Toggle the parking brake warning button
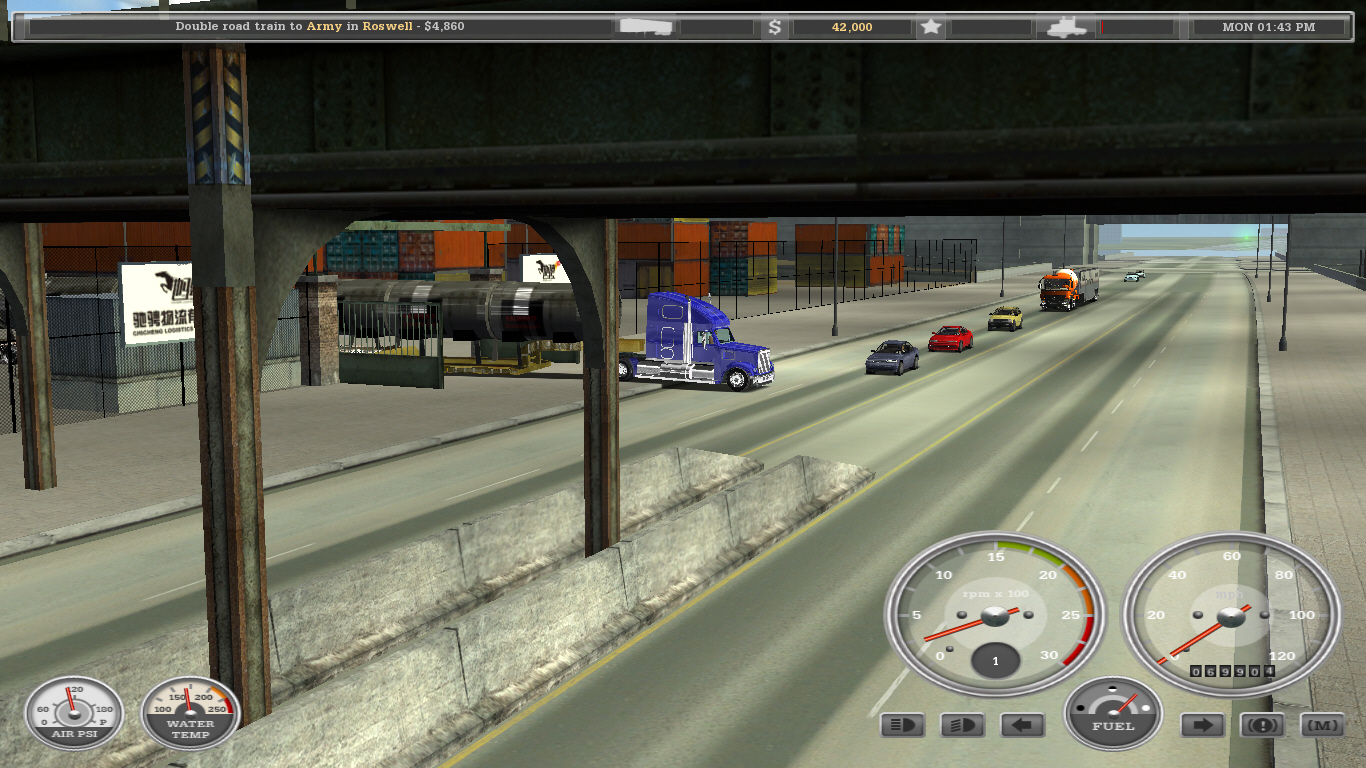 [1262, 725]
